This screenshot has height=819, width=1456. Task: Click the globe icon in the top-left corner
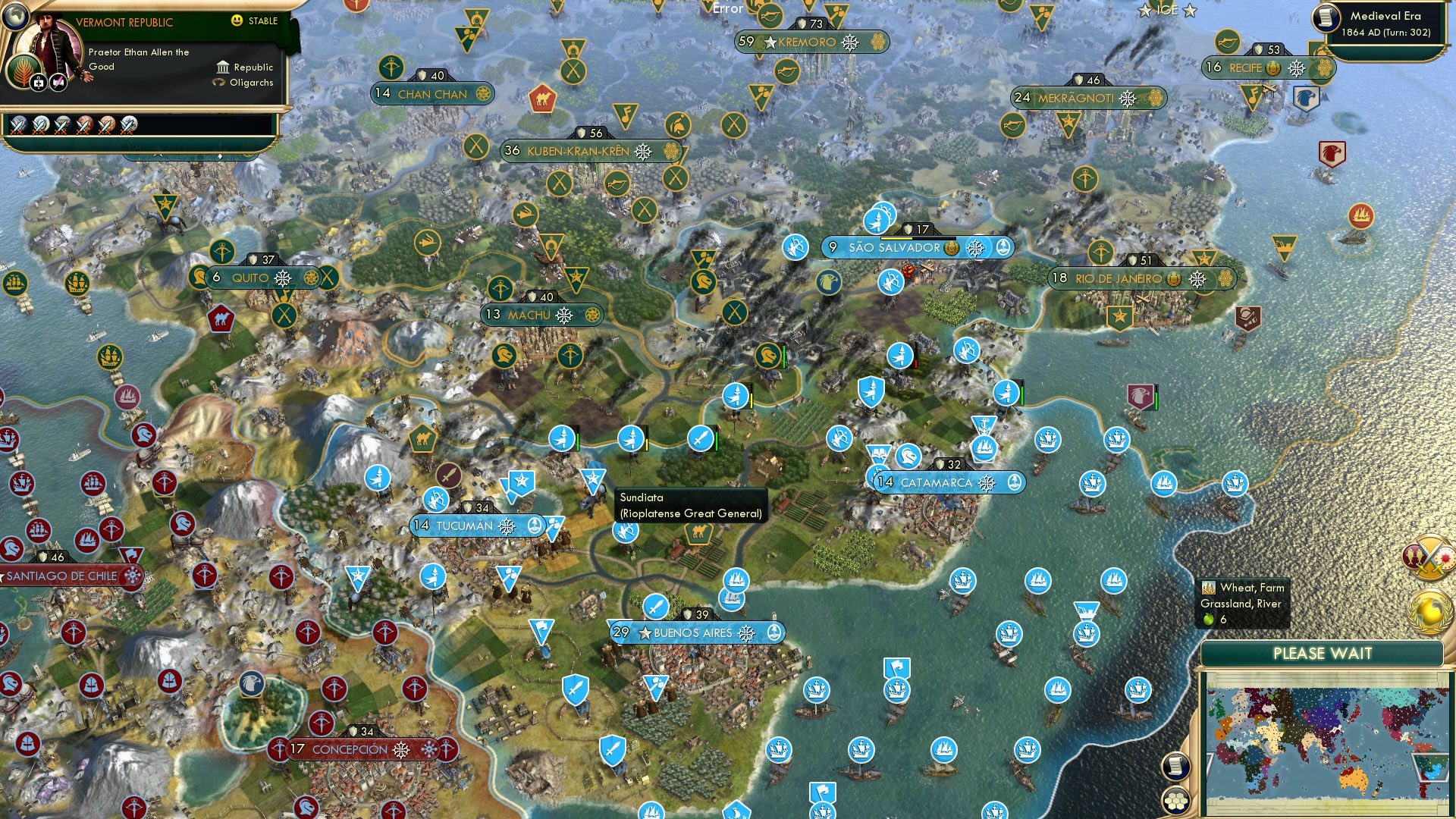[14, 16]
